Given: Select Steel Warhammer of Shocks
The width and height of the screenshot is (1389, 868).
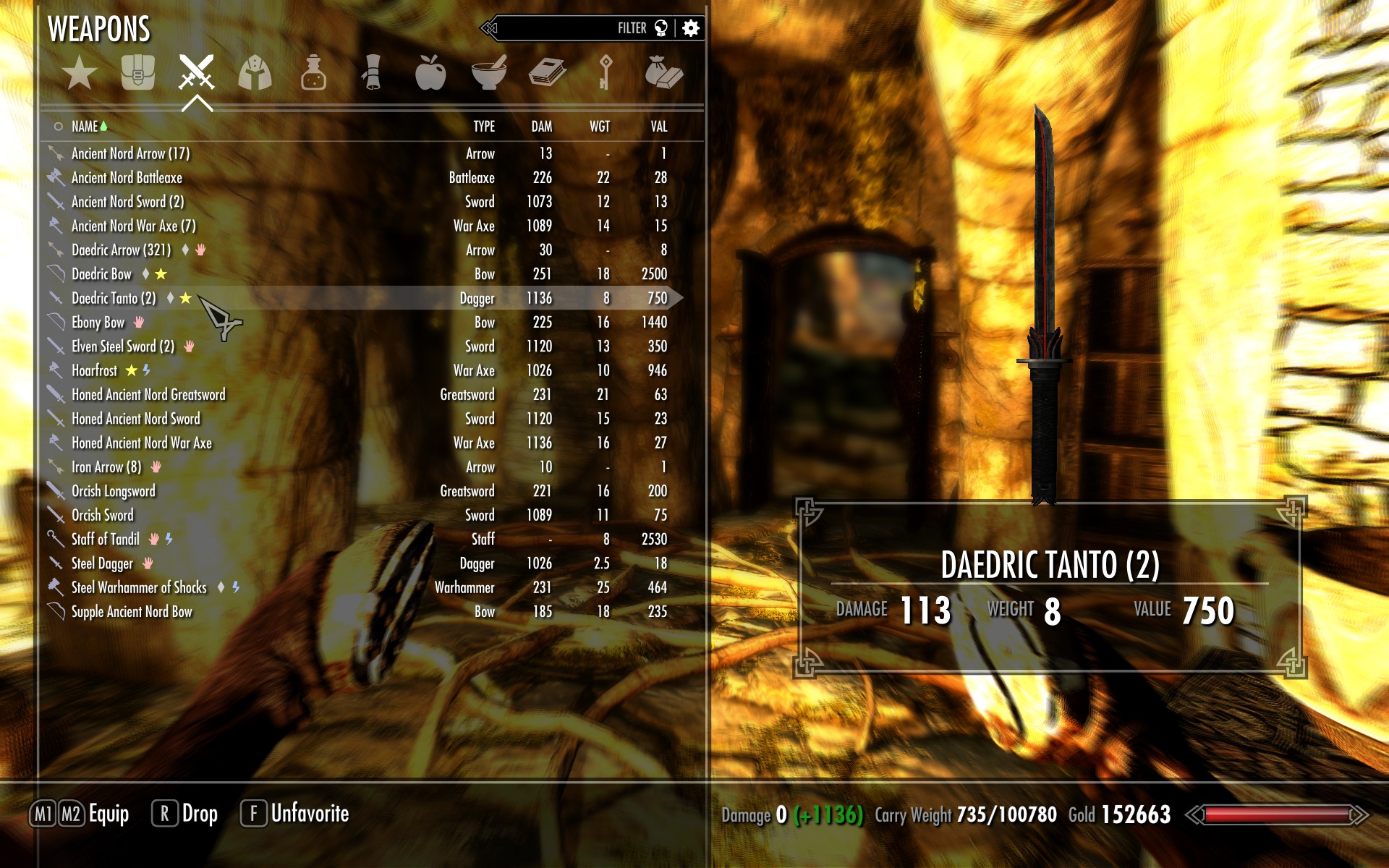Looking at the screenshot, I should 139,587.
